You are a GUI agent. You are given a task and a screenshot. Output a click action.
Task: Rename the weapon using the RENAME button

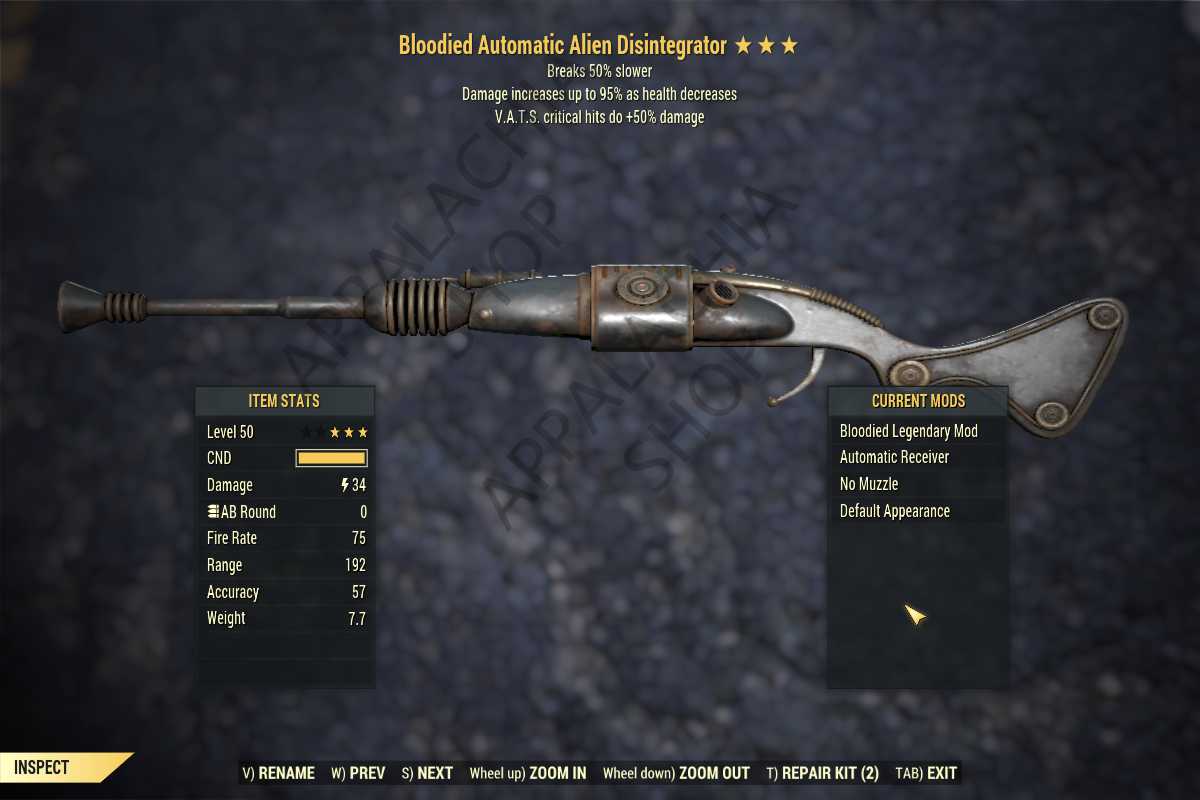(x=279, y=773)
